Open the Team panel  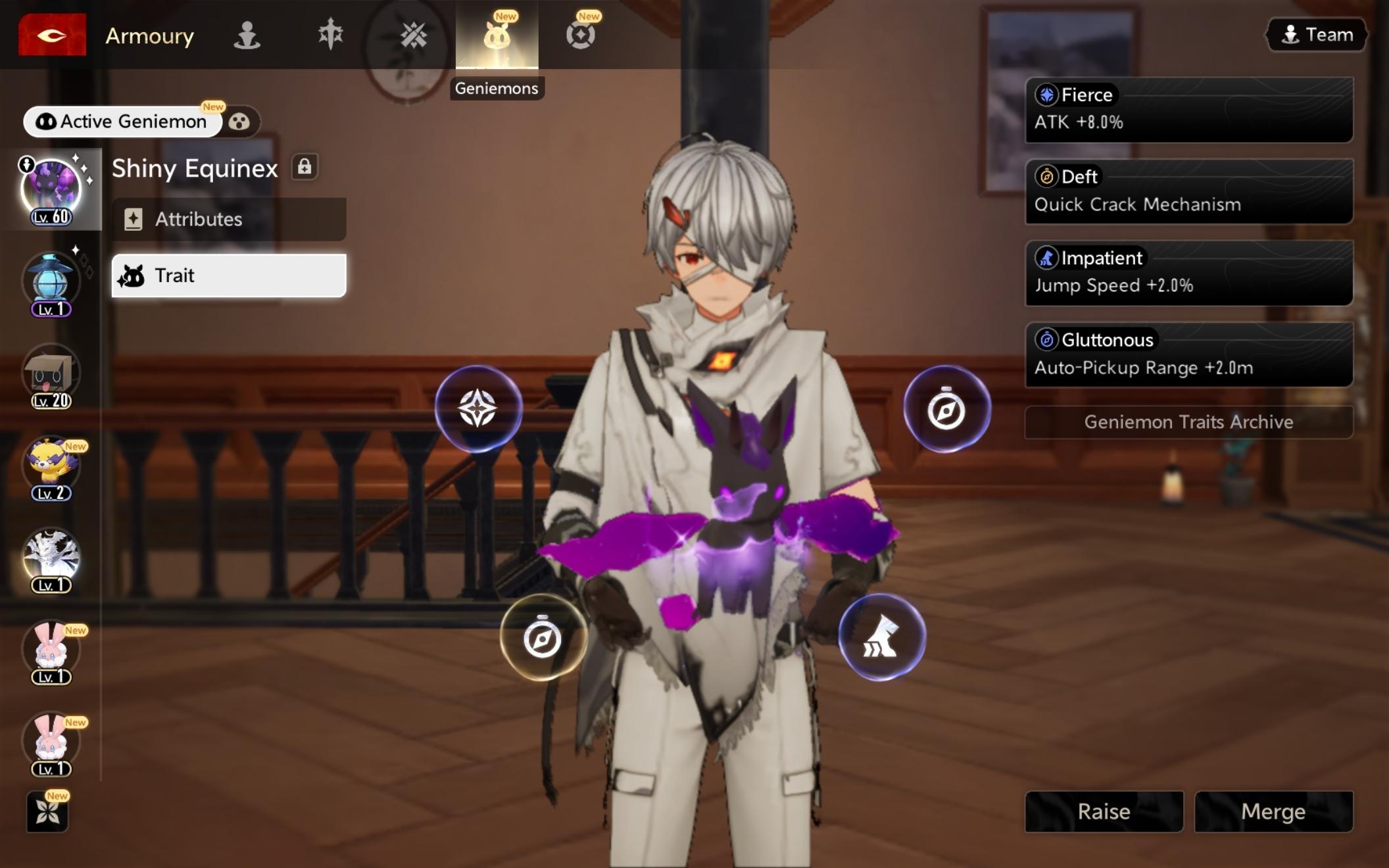pyautogui.click(x=1317, y=35)
